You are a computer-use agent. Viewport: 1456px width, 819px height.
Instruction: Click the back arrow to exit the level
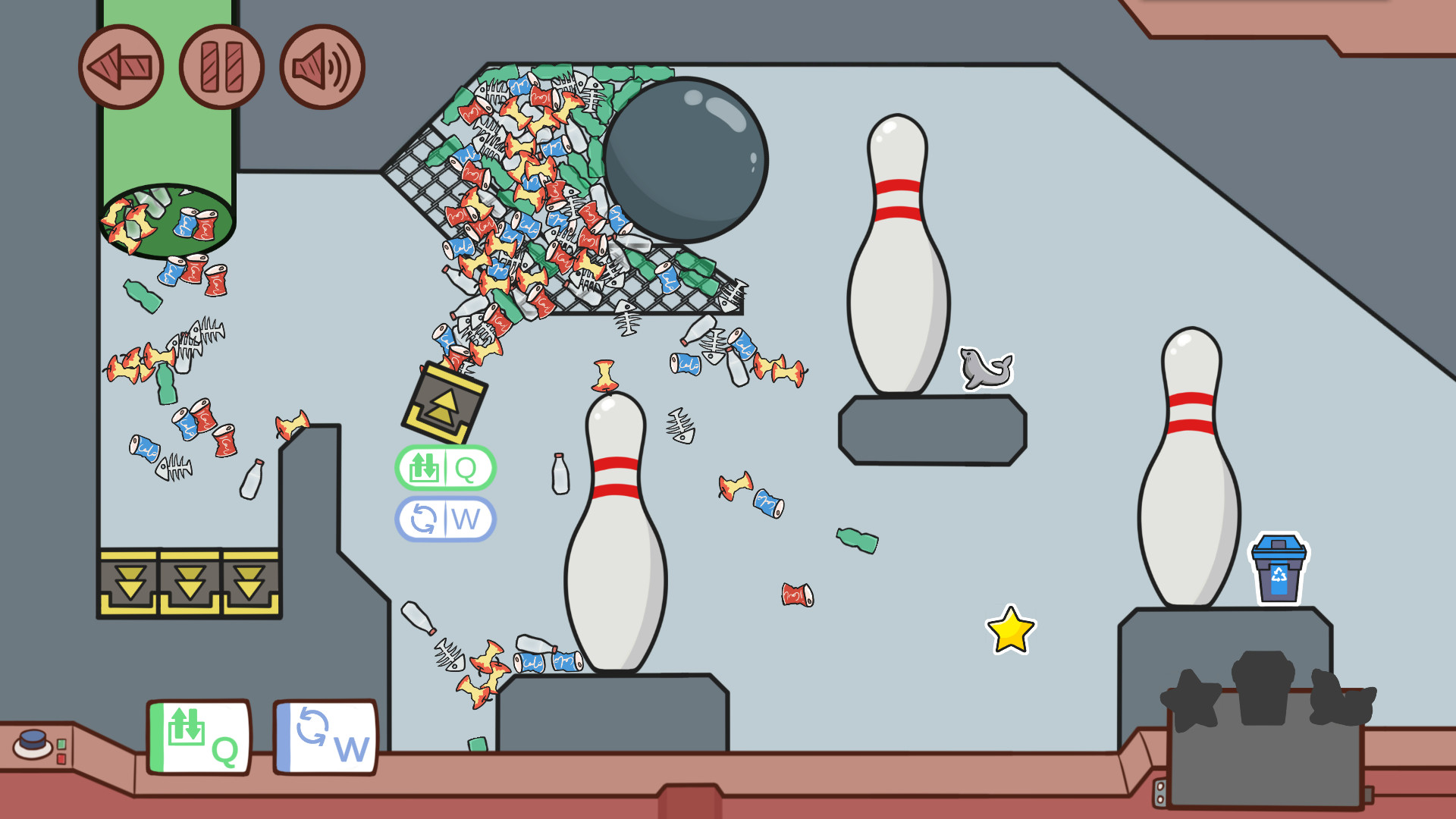pyautogui.click(x=121, y=67)
